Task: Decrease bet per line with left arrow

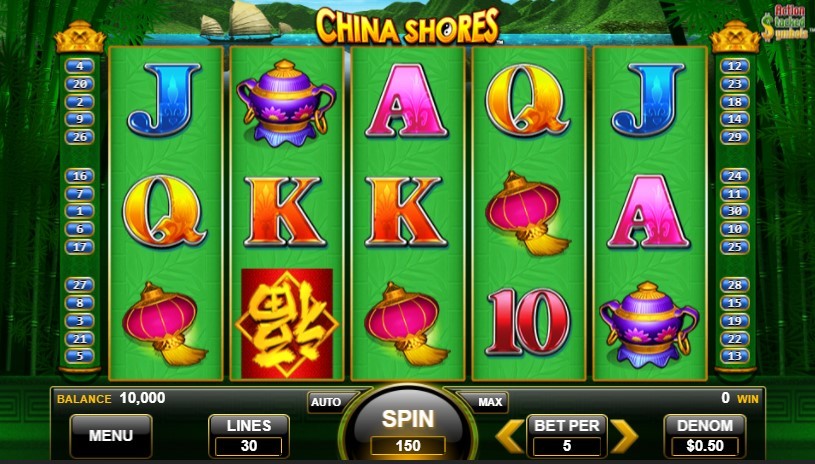Action: 509,435
